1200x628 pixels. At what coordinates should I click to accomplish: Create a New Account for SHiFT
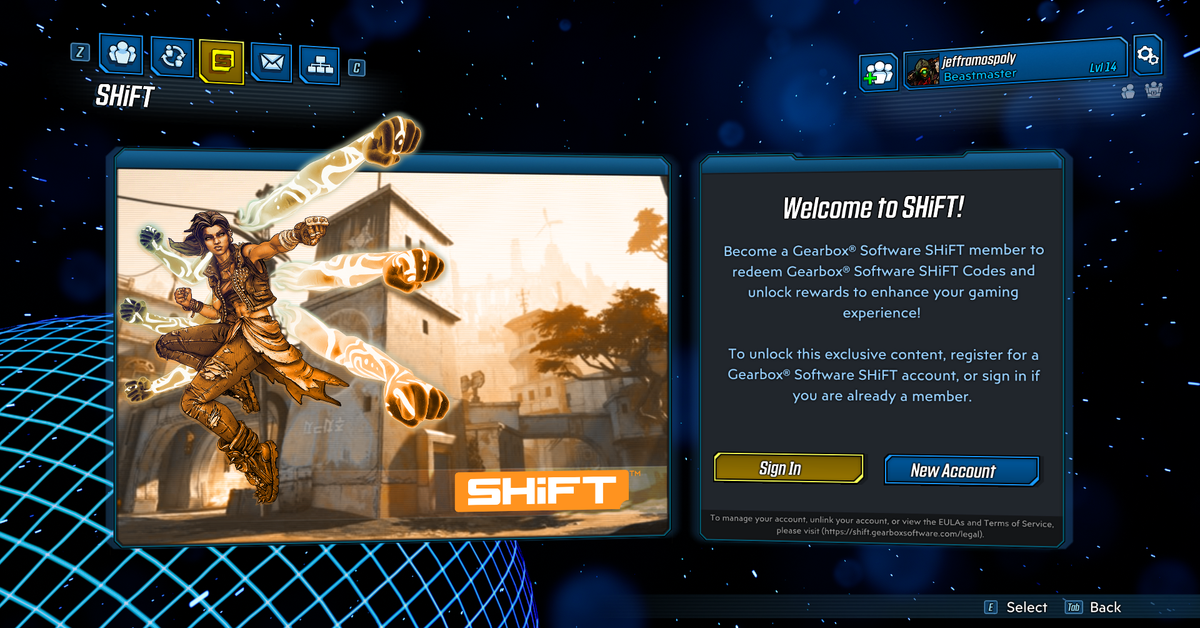pos(961,470)
